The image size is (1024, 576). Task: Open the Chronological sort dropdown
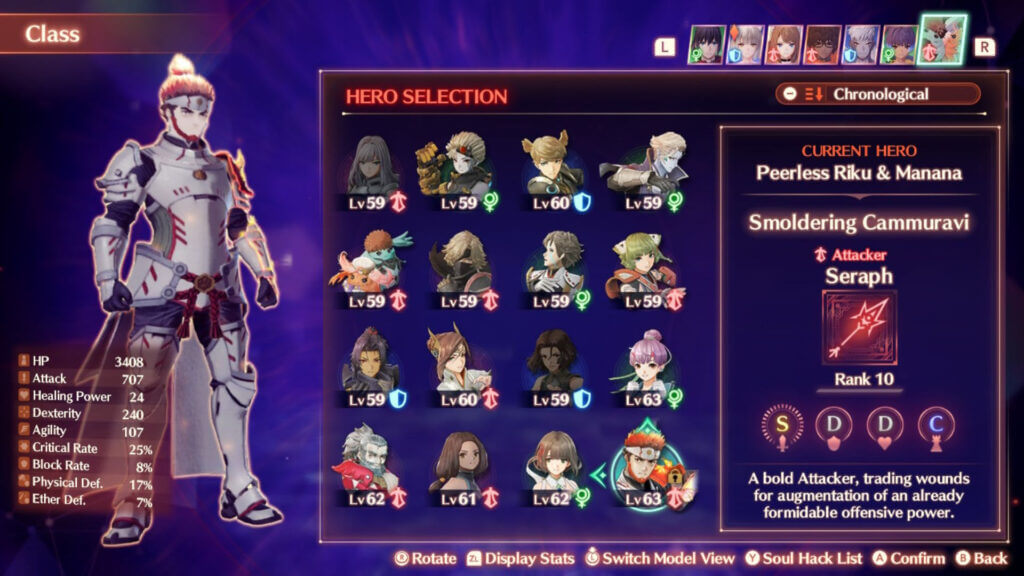point(878,94)
